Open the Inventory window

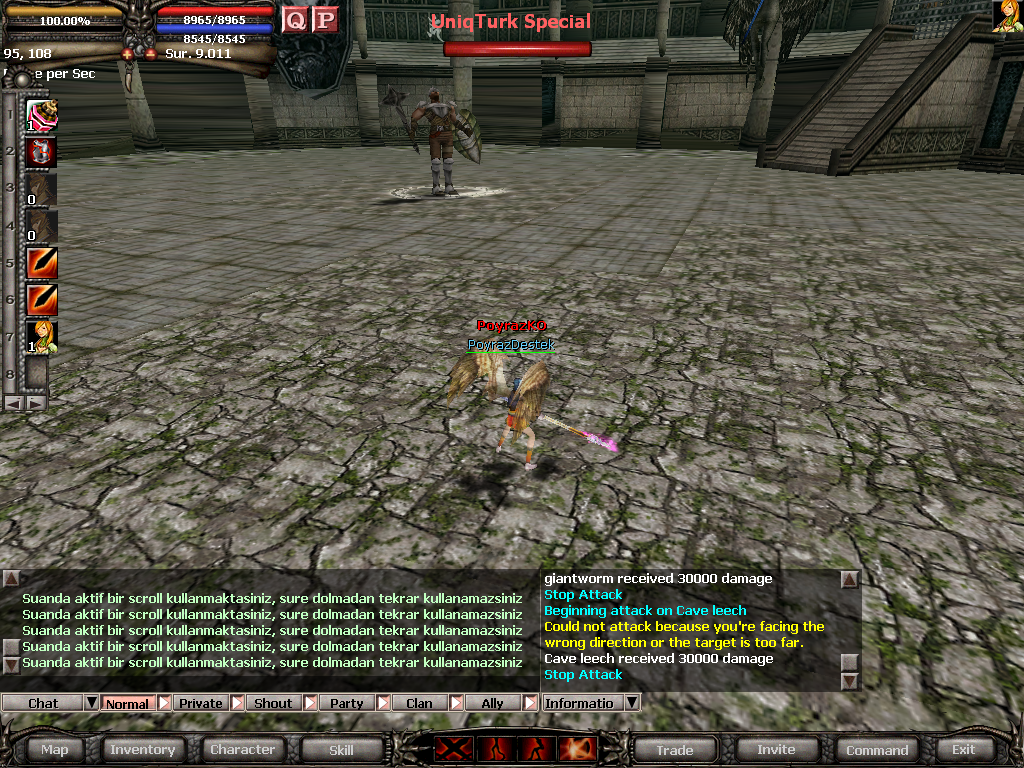[142, 749]
